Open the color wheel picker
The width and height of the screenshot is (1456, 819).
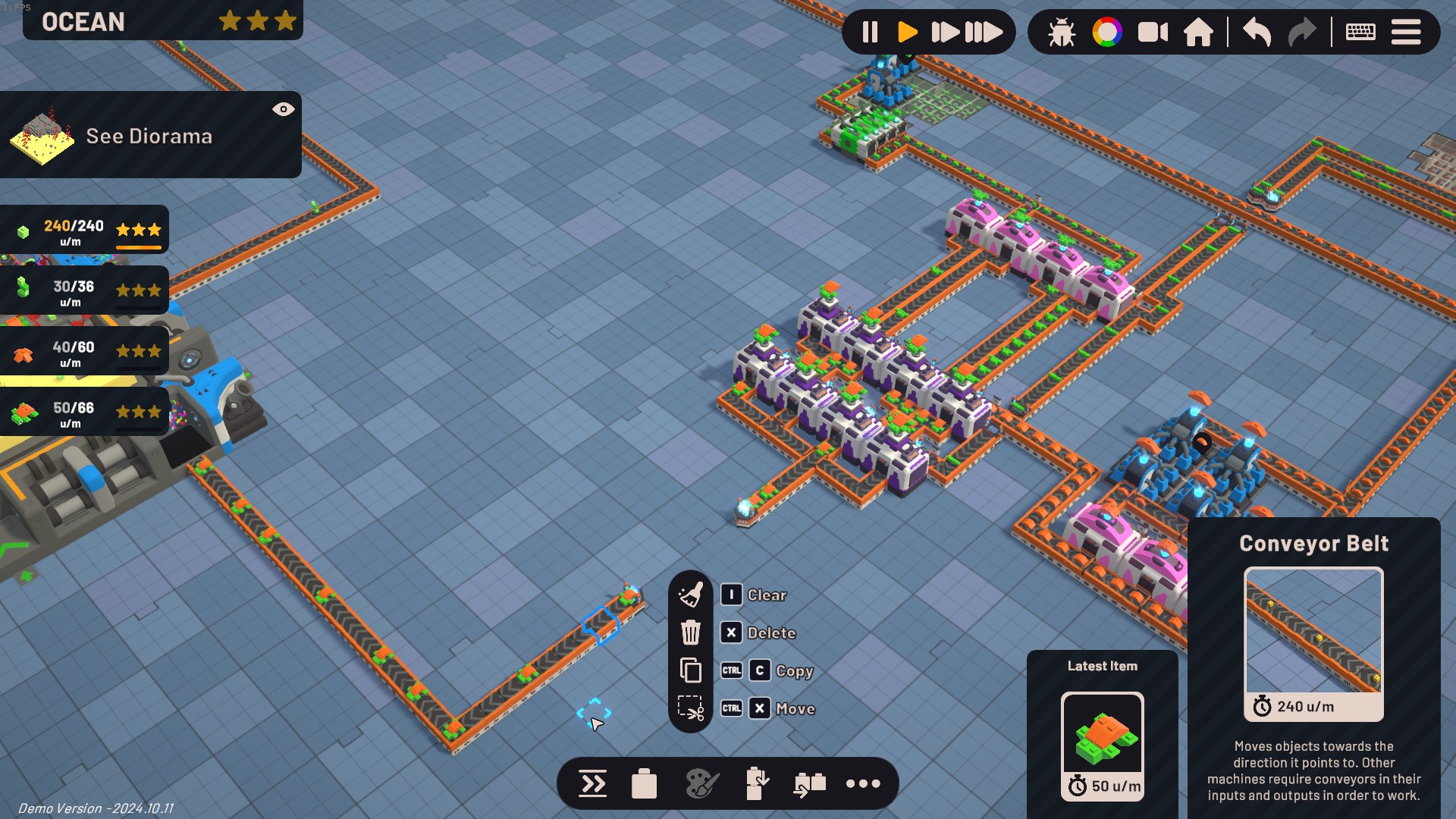(1107, 32)
